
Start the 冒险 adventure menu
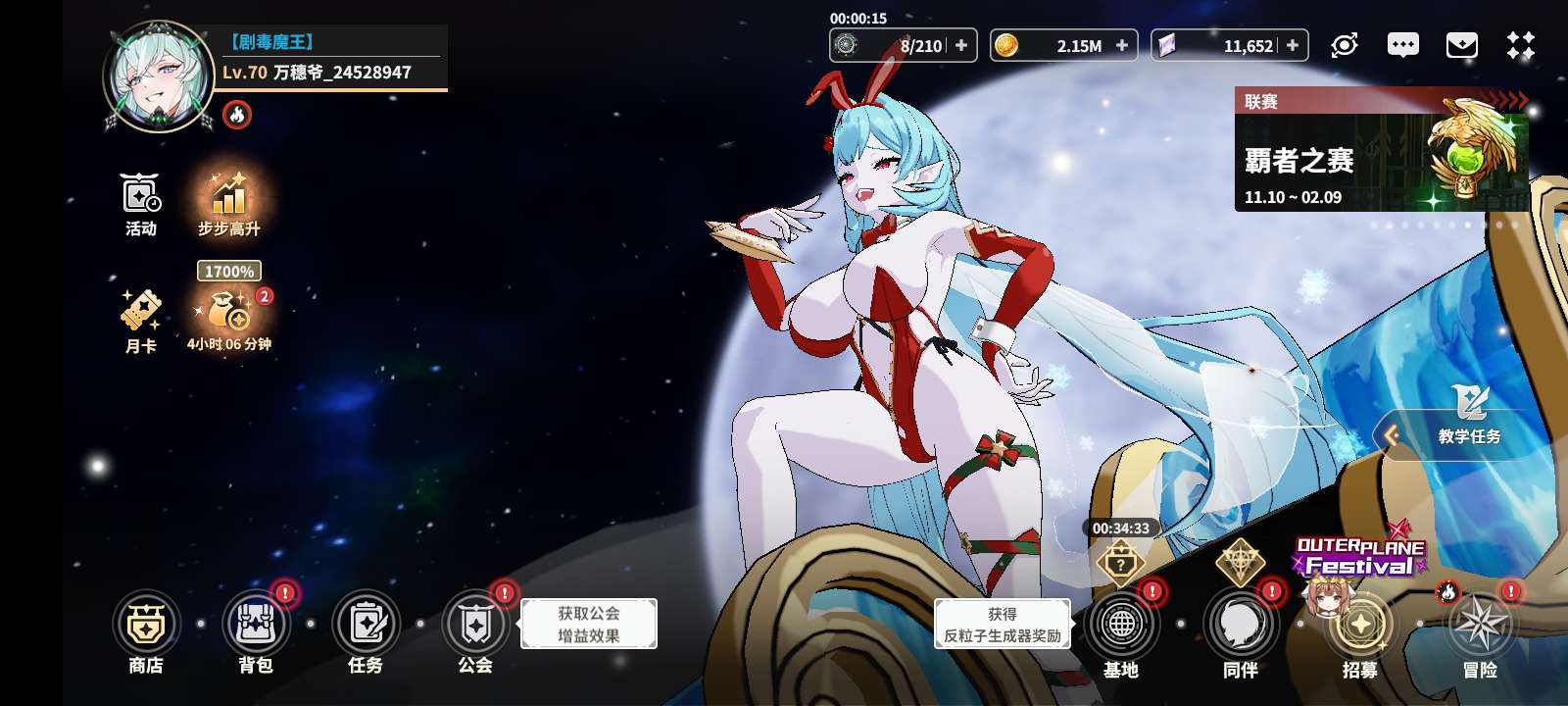1480,626
